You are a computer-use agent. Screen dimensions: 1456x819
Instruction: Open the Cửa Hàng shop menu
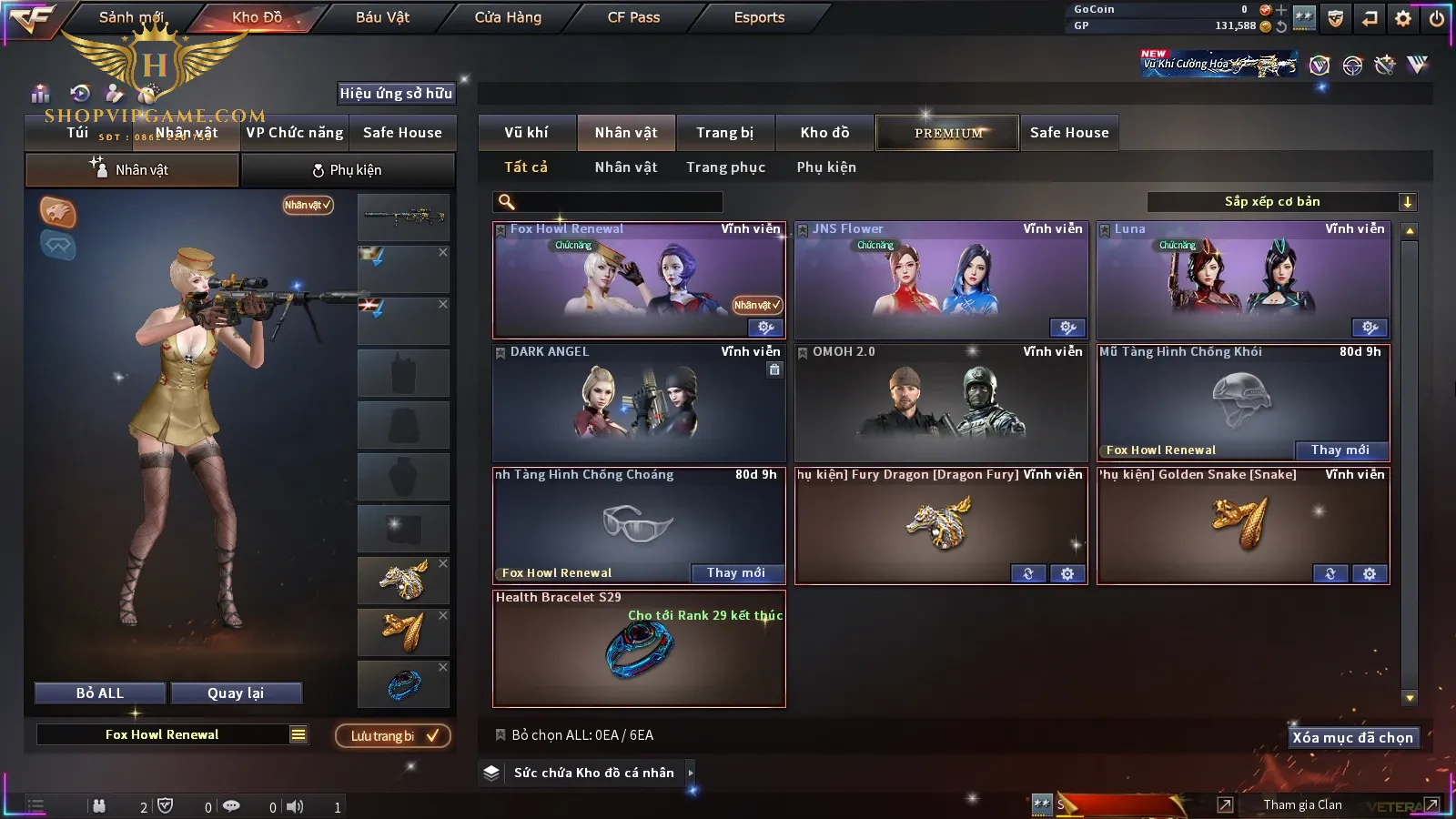508,17
